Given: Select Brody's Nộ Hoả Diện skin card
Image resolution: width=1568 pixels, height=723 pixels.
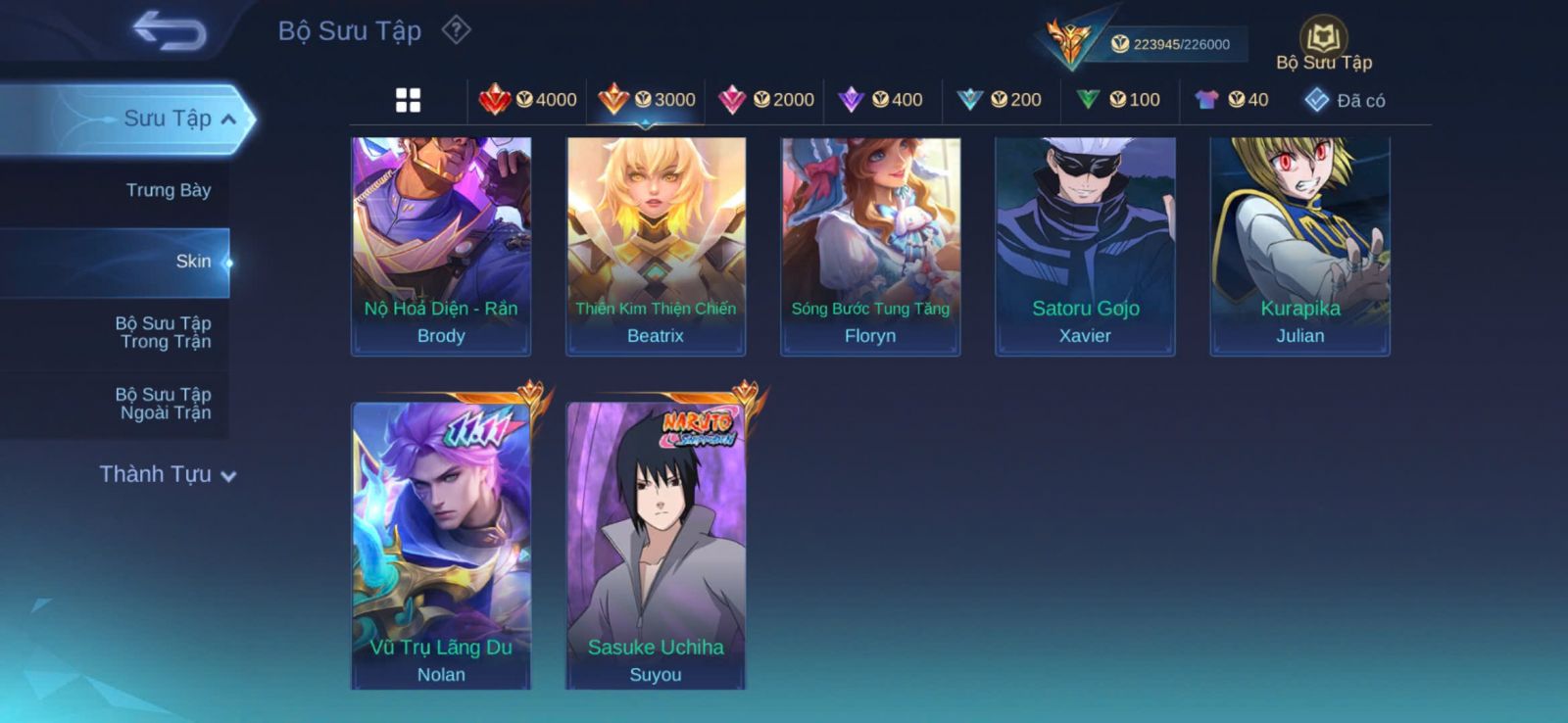Looking at the screenshot, I should (441, 245).
